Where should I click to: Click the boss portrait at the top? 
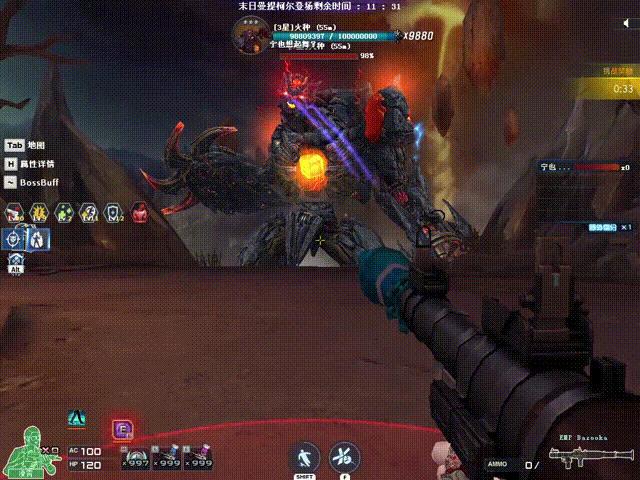[250, 37]
